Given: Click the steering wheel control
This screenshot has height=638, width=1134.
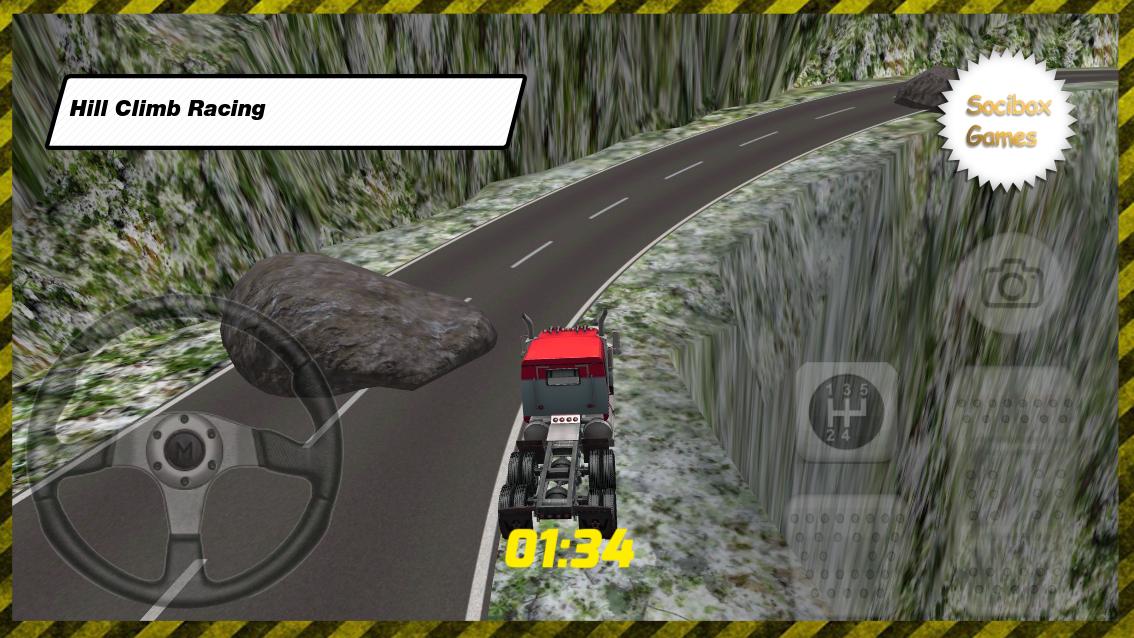Looking at the screenshot, I should pos(184,456).
